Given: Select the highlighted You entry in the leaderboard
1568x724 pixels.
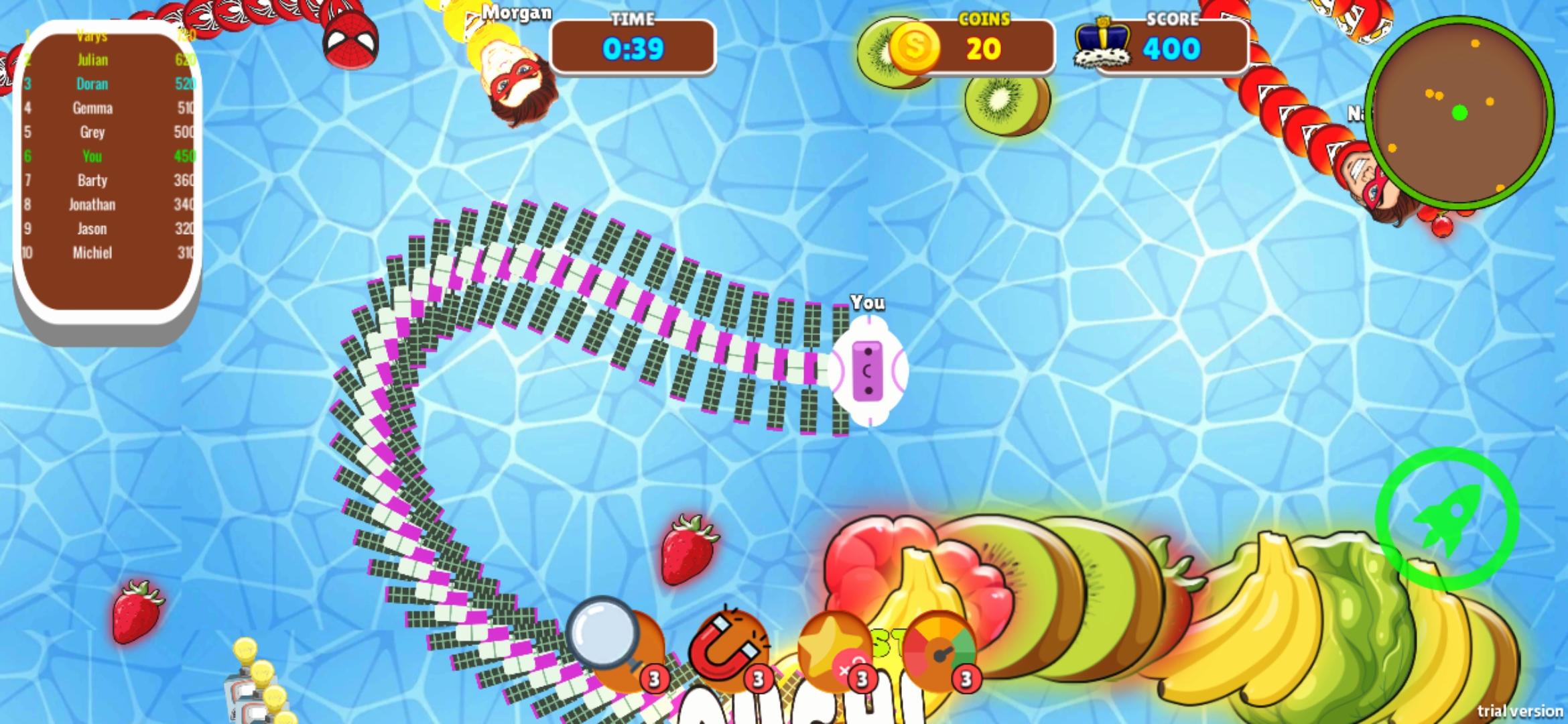Looking at the screenshot, I should click(92, 156).
